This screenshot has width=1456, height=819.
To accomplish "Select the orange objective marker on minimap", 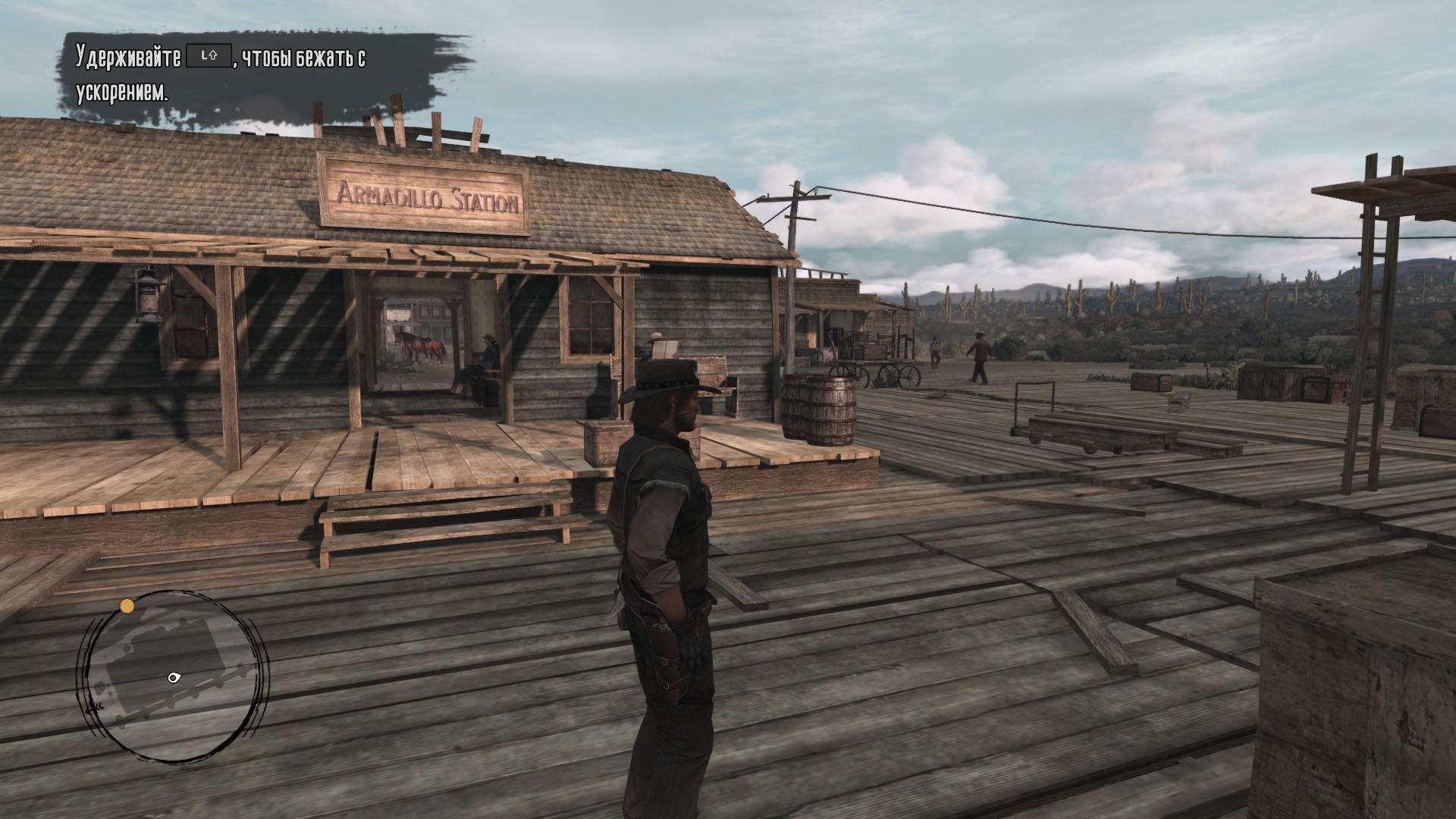I will point(127,606).
